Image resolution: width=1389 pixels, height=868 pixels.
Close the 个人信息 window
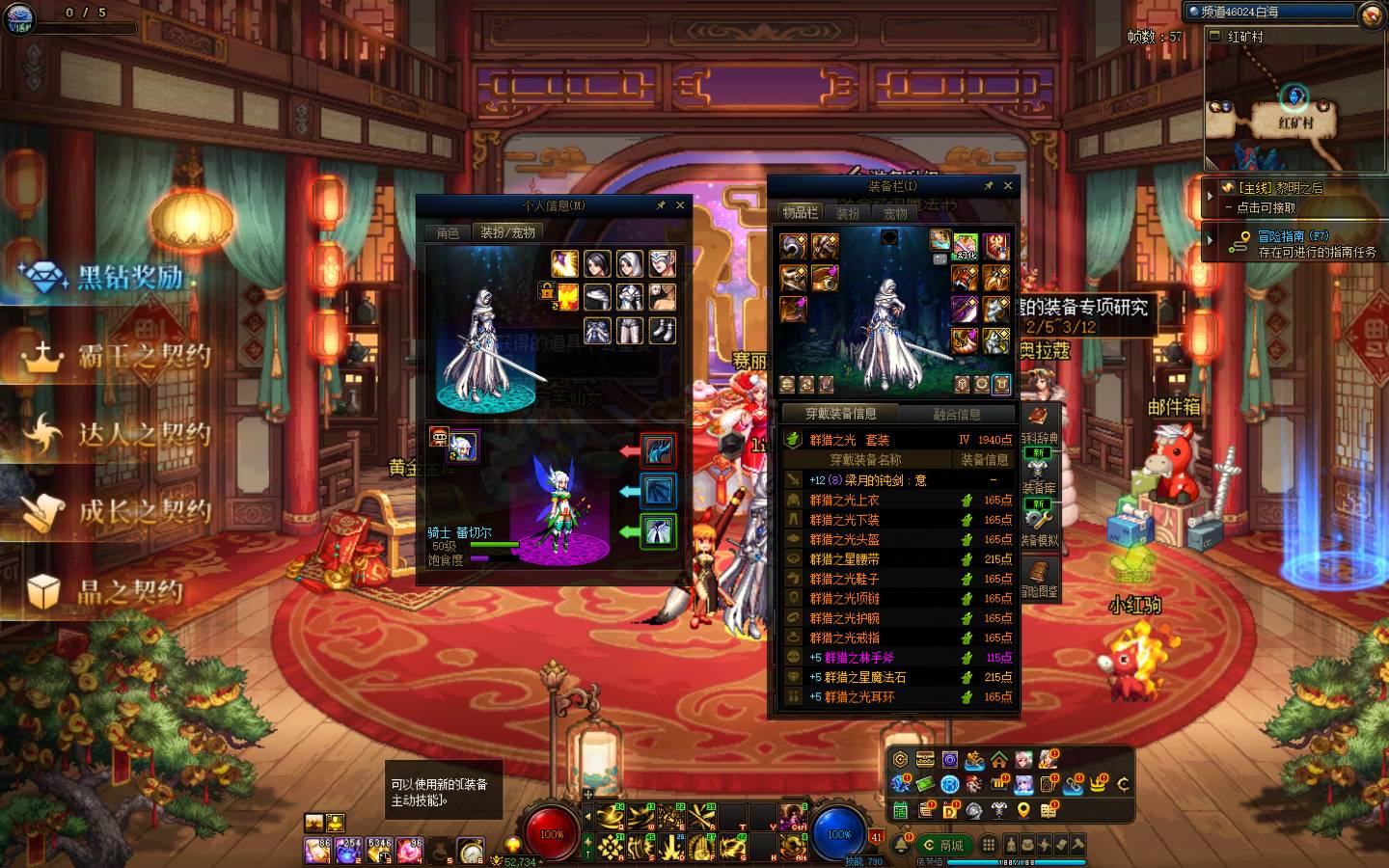(x=680, y=205)
